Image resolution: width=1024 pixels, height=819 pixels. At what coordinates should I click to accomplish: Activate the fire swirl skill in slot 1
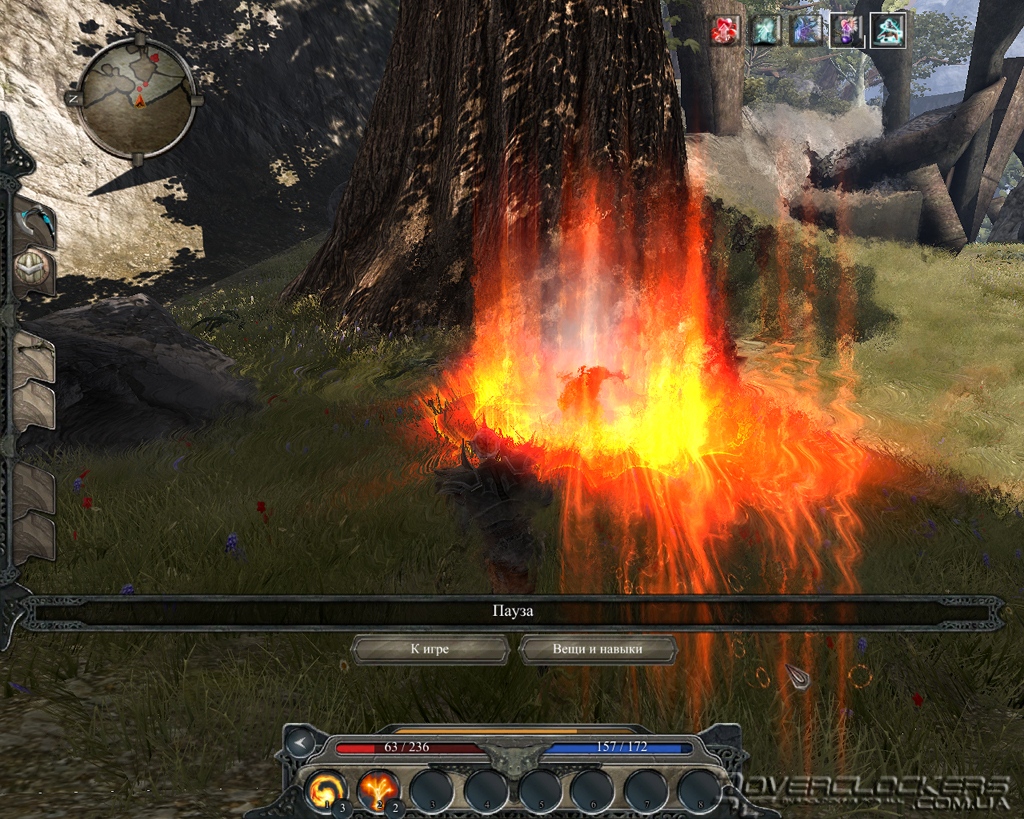click(x=326, y=790)
